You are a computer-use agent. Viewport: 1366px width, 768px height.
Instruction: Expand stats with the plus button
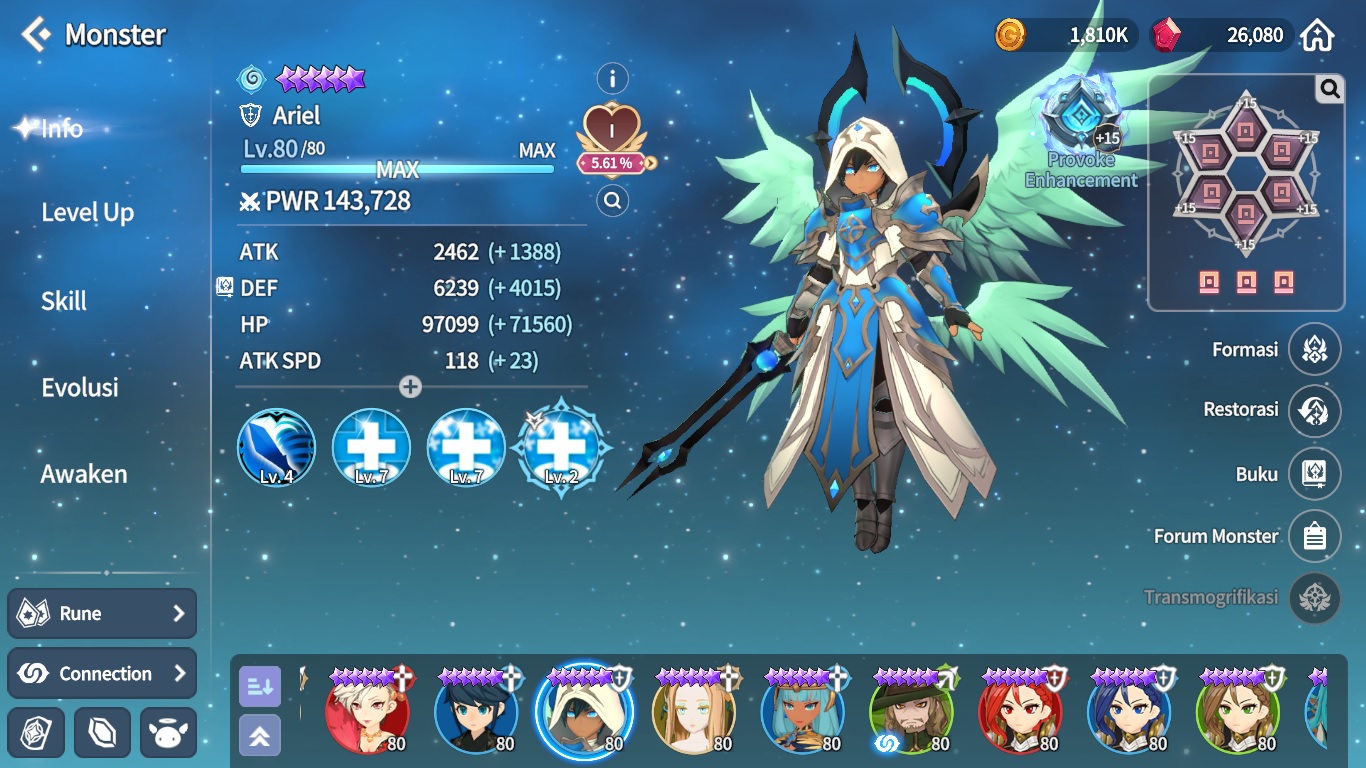click(410, 387)
